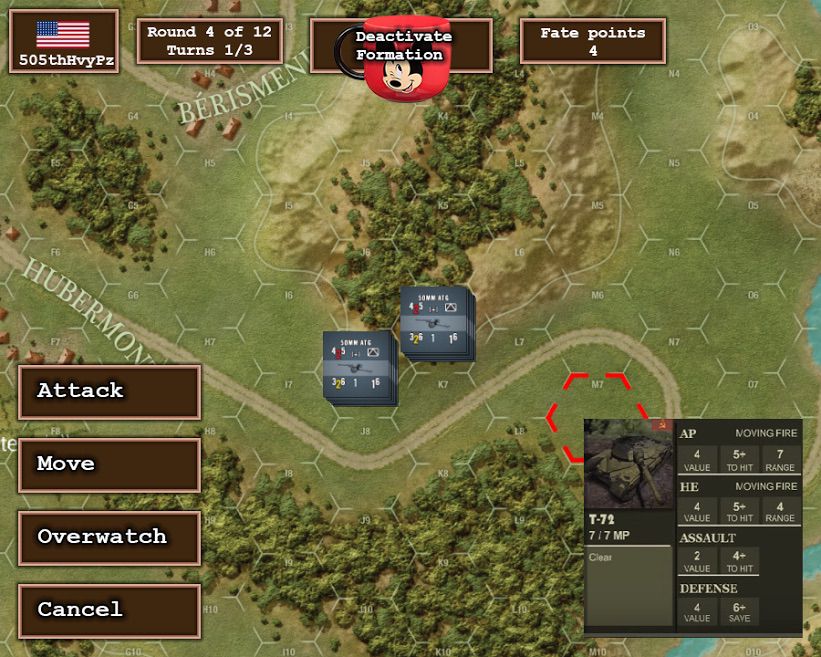Open the 505thHvyPz formation flag panel
The width and height of the screenshot is (821, 657).
pyautogui.click(x=63, y=42)
